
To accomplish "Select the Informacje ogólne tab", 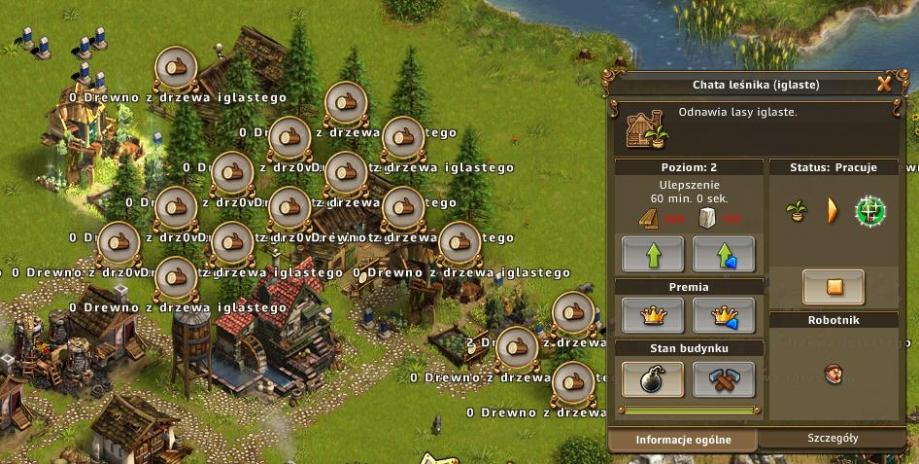I will coord(682,439).
